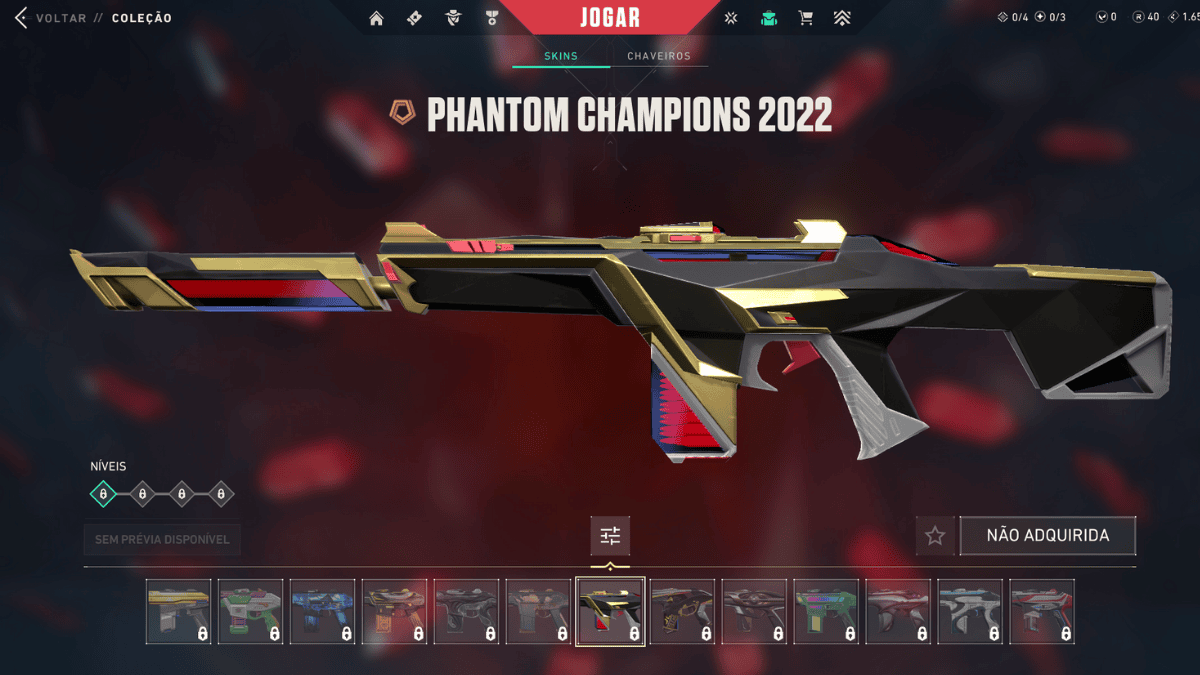Mark skin as favorite with star

[935, 536]
